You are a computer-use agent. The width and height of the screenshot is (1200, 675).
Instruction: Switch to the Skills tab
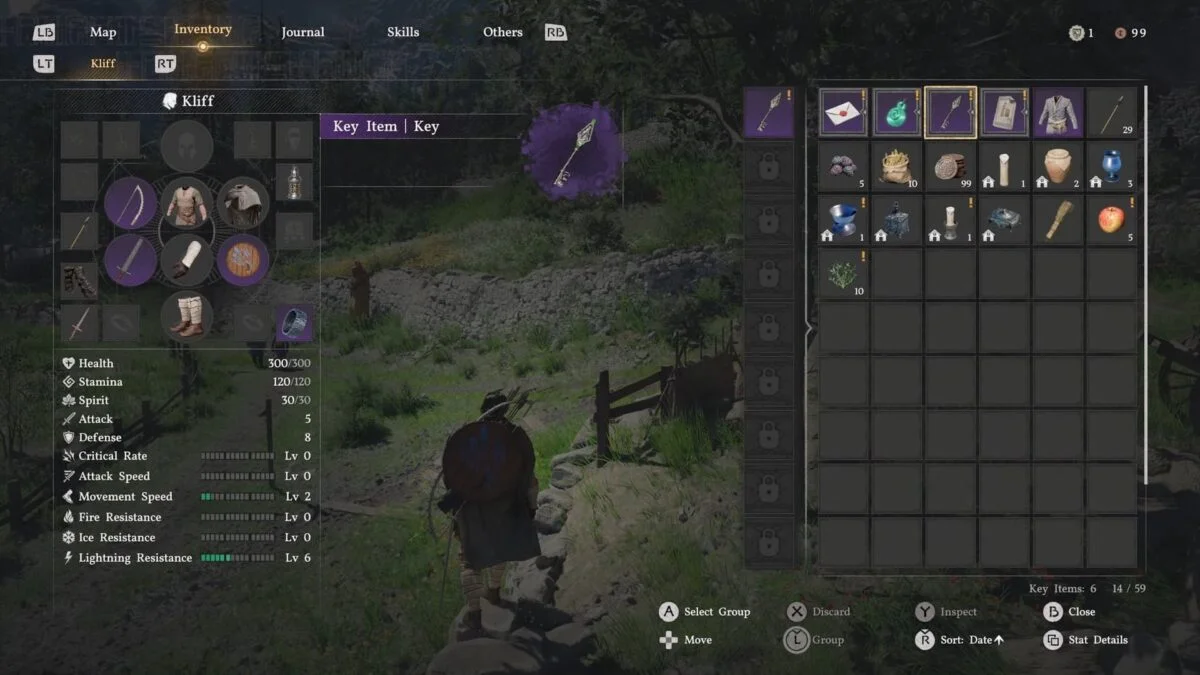pyautogui.click(x=403, y=32)
